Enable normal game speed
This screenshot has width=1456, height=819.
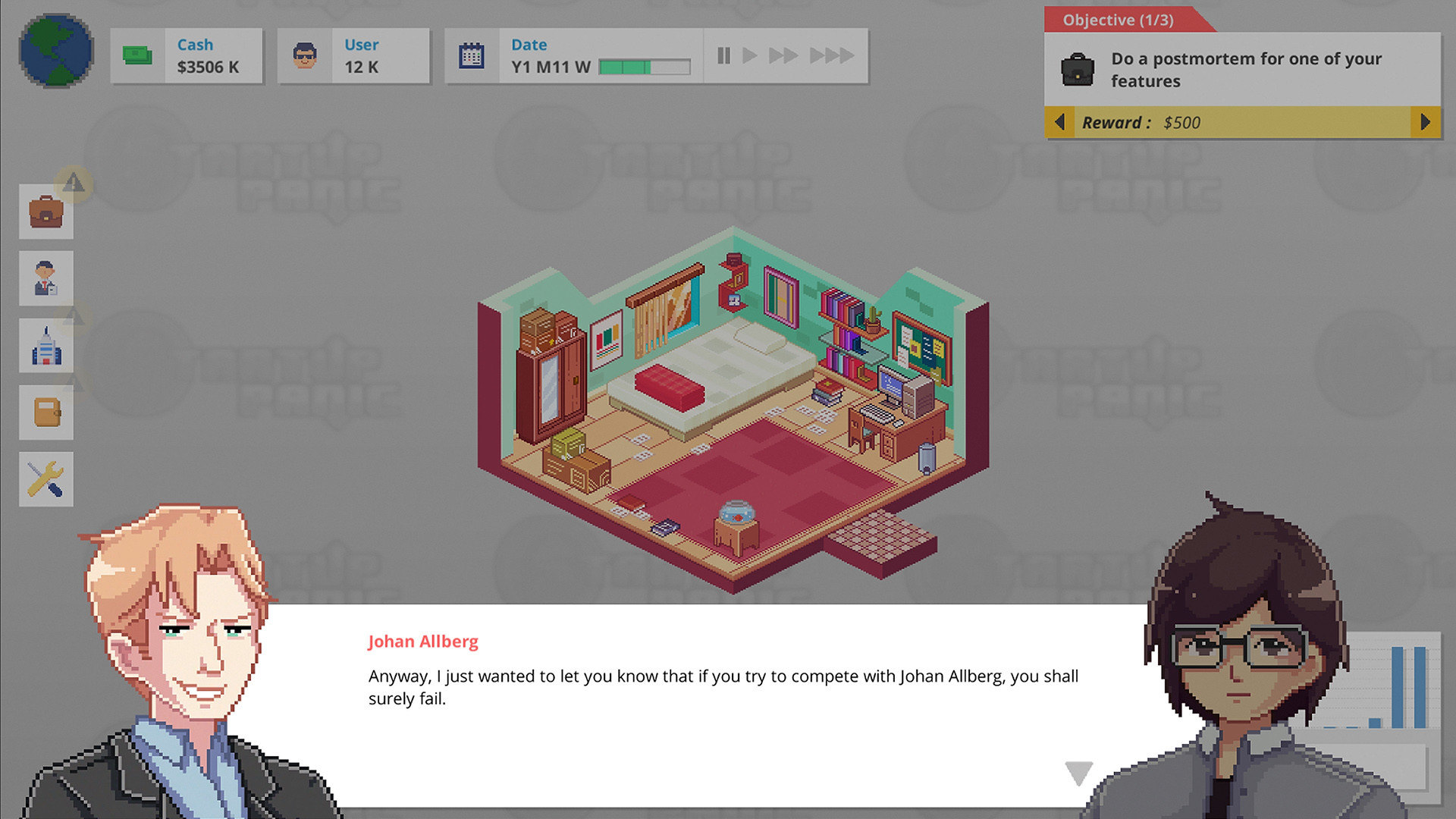pos(750,55)
